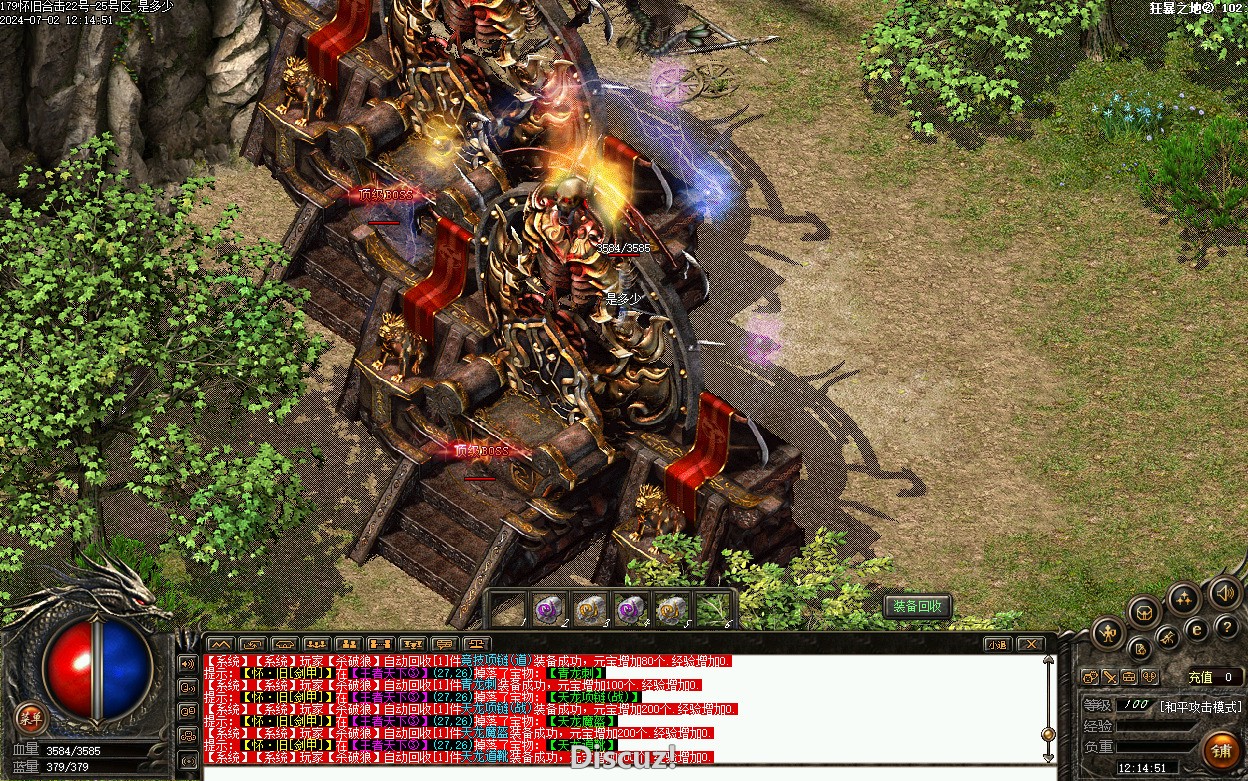
Task: Click the balance scales chat toolbar icon
Action: [476, 644]
